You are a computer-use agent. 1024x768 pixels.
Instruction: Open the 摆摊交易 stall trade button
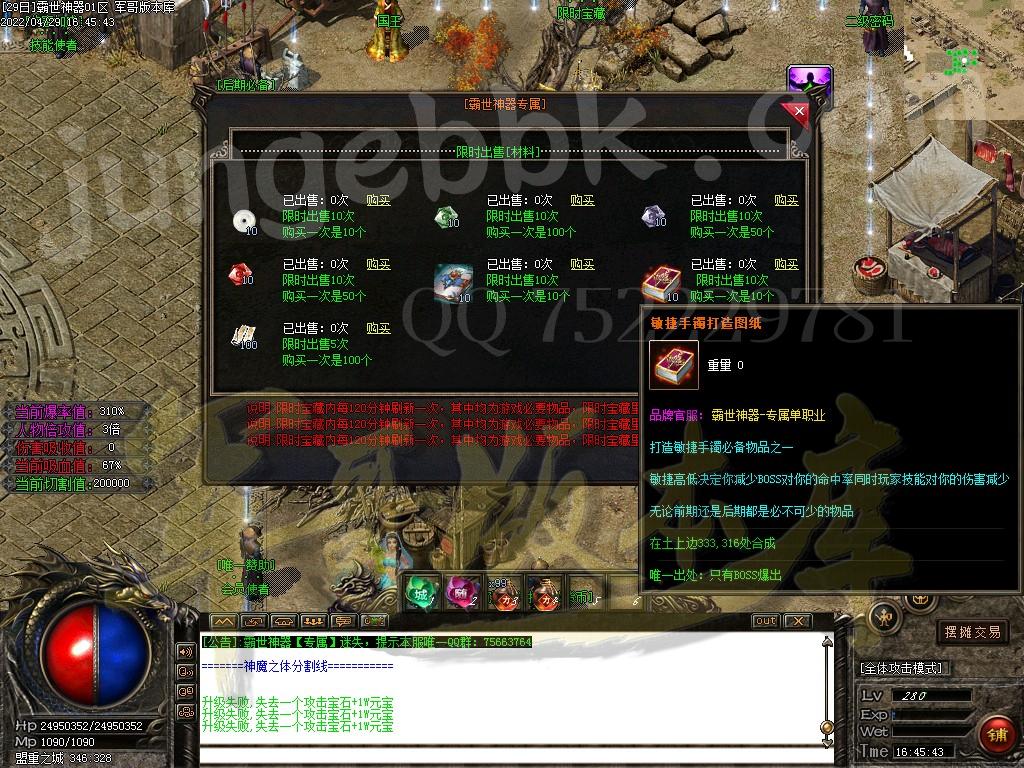(x=973, y=632)
